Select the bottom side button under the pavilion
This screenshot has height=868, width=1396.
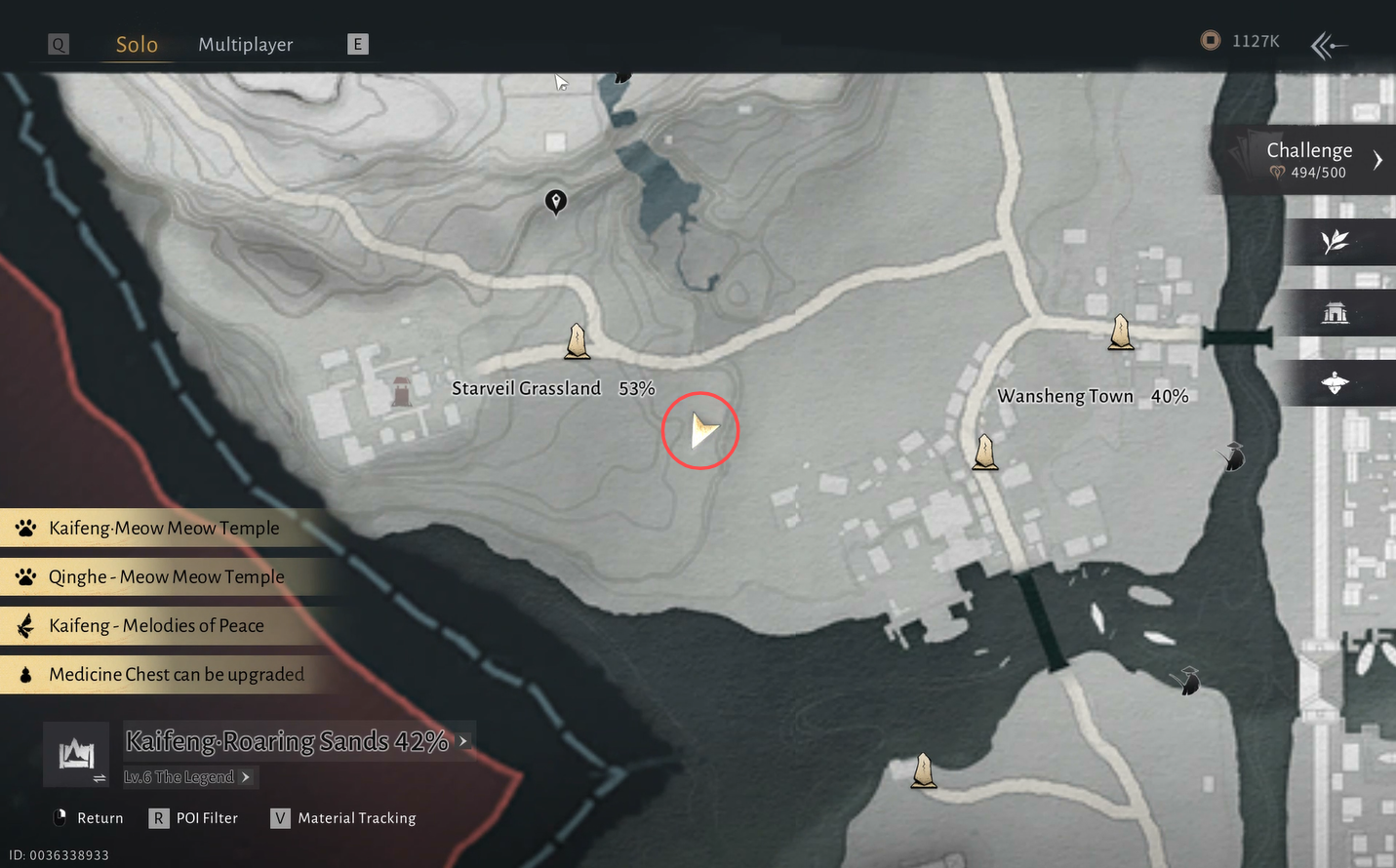[1335, 383]
